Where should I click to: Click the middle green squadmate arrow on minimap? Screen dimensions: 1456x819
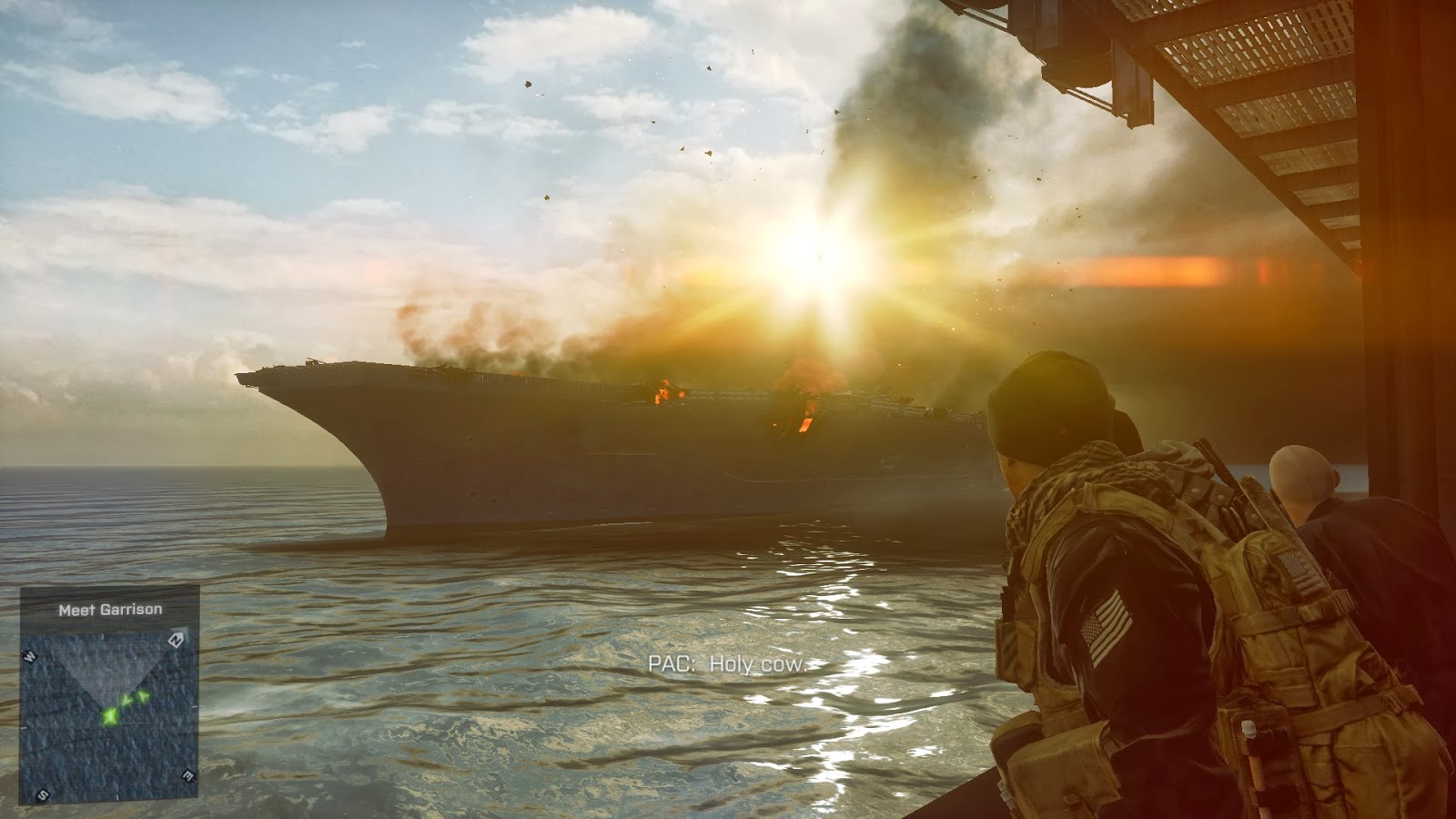tap(126, 701)
